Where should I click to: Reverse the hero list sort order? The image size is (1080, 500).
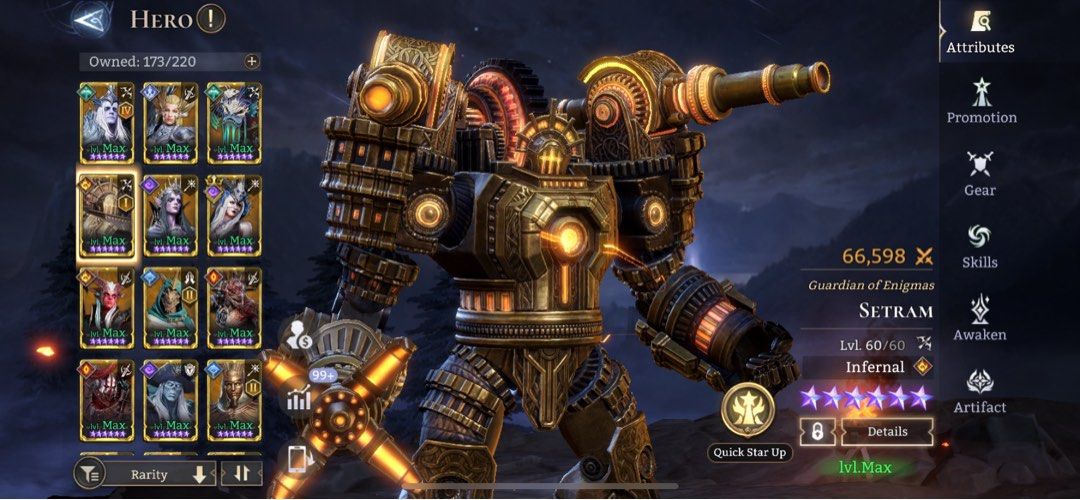pyautogui.click(x=241, y=474)
